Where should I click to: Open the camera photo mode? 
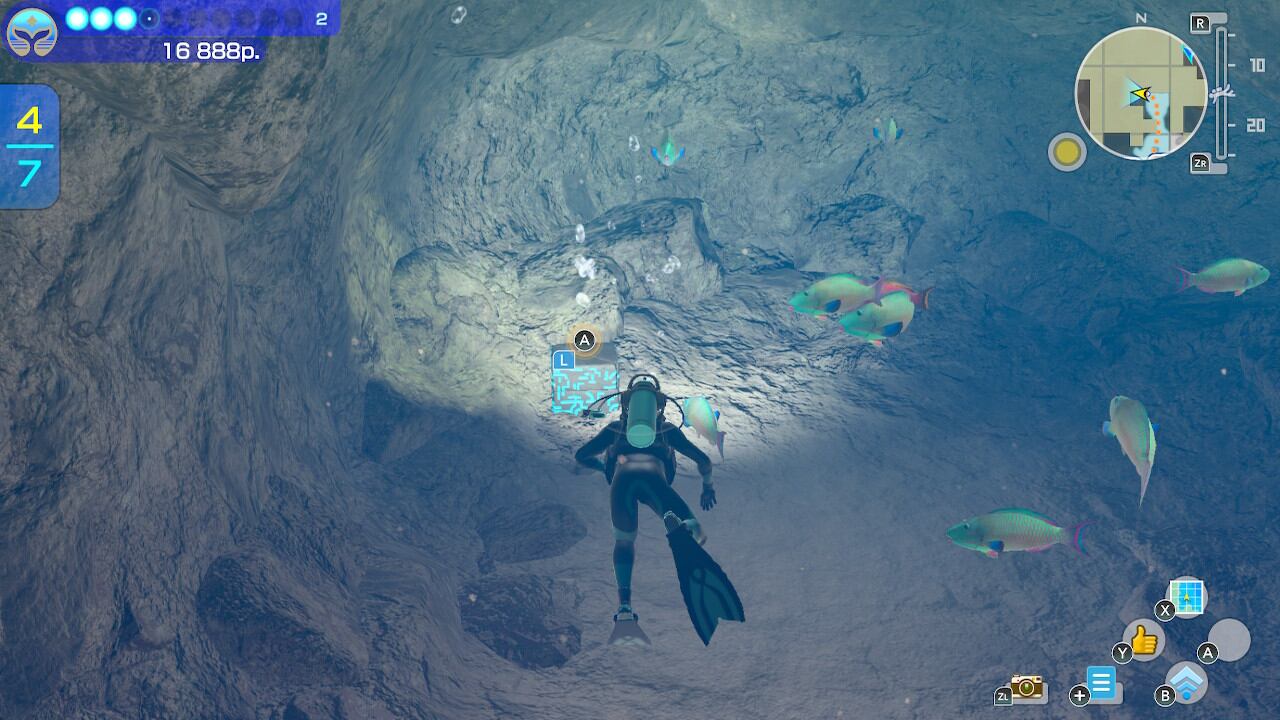[x=1027, y=686]
